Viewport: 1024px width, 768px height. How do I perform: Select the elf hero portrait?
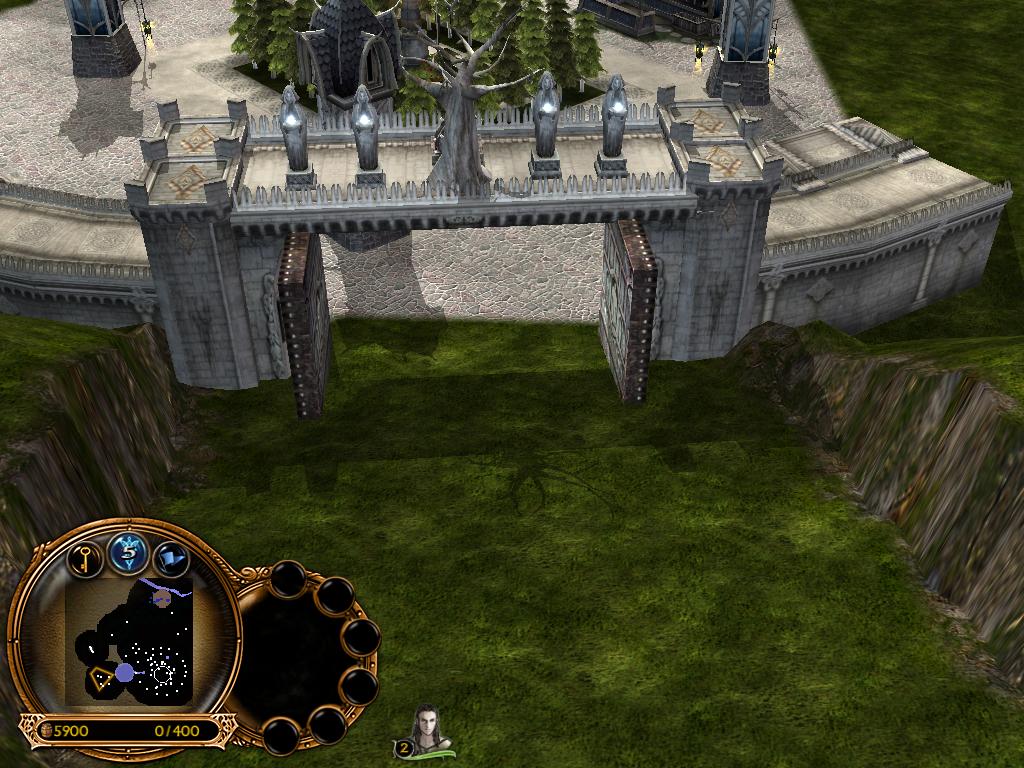(431, 729)
